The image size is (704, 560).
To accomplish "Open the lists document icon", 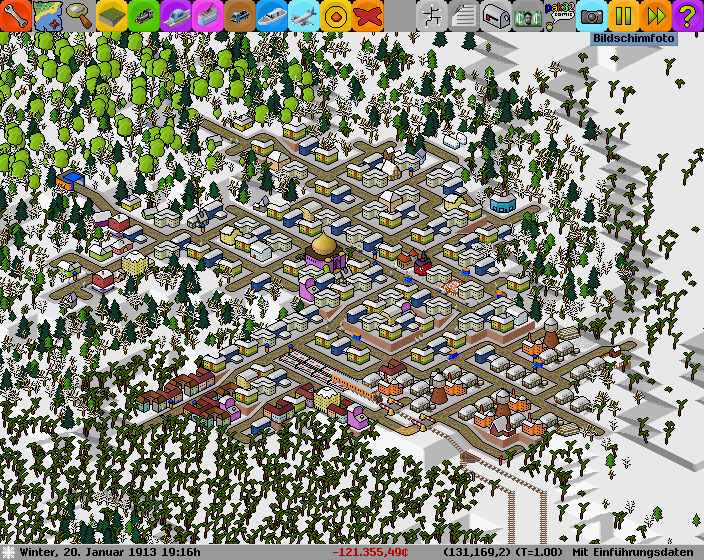I will 463,15.
